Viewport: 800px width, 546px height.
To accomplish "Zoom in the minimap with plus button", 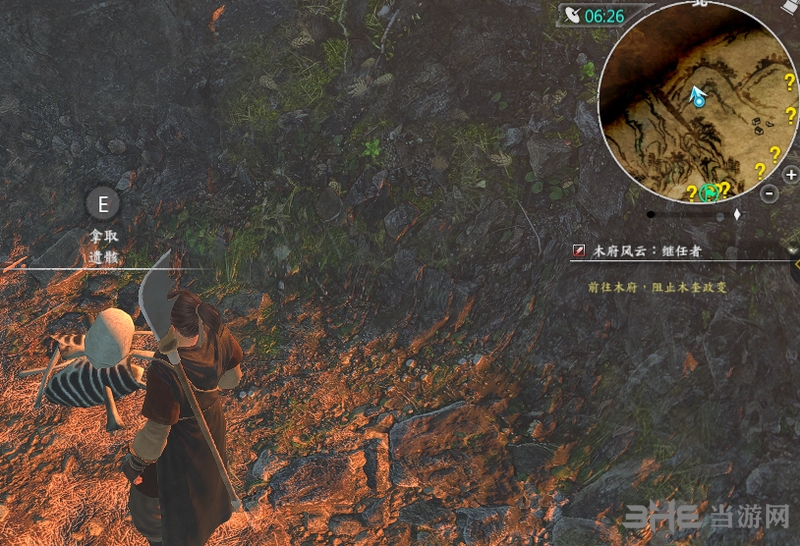I will coord(789,174).
